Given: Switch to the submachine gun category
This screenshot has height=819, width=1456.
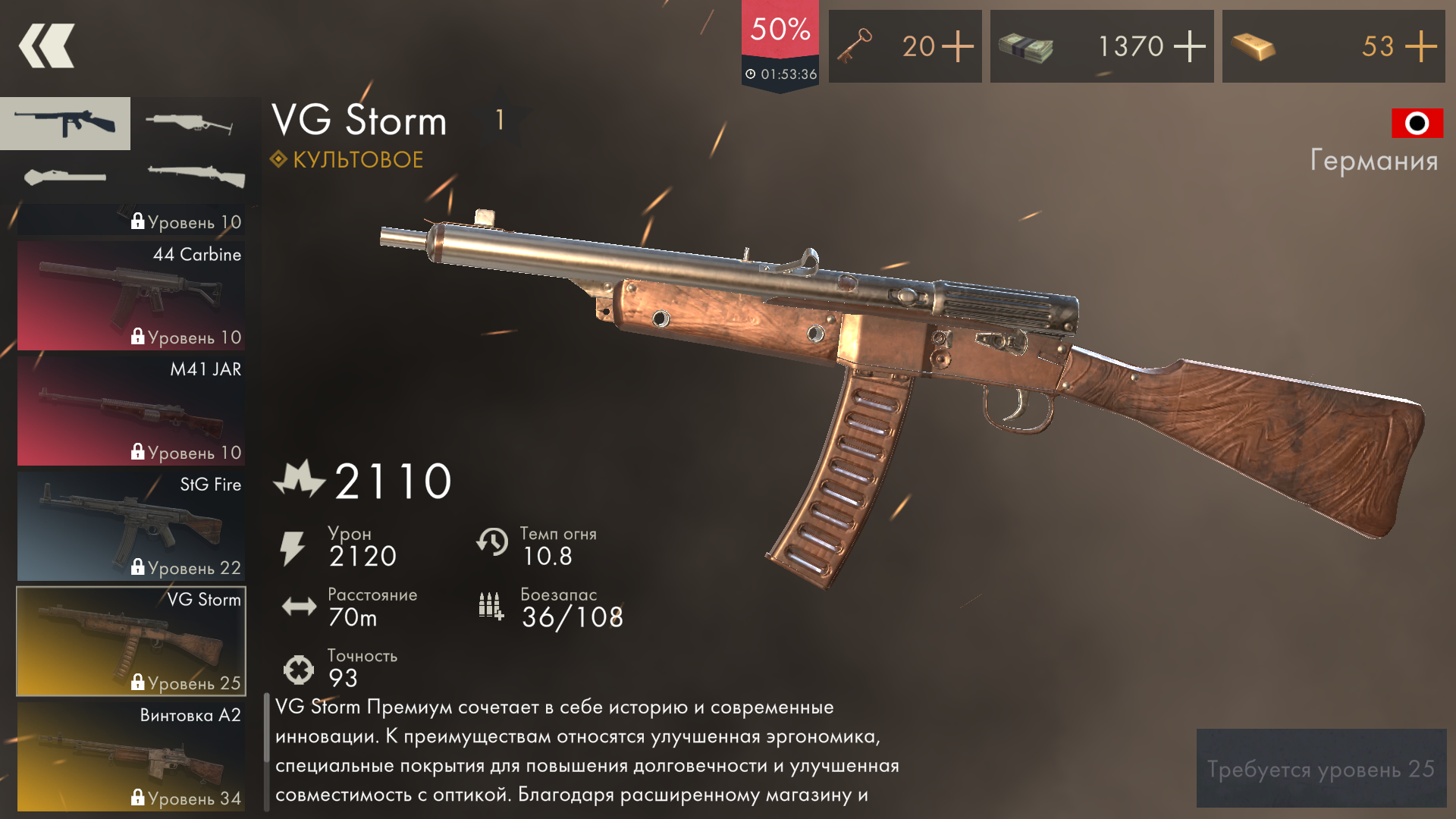Looking at the screenshot, I should (x=65, y=124).
